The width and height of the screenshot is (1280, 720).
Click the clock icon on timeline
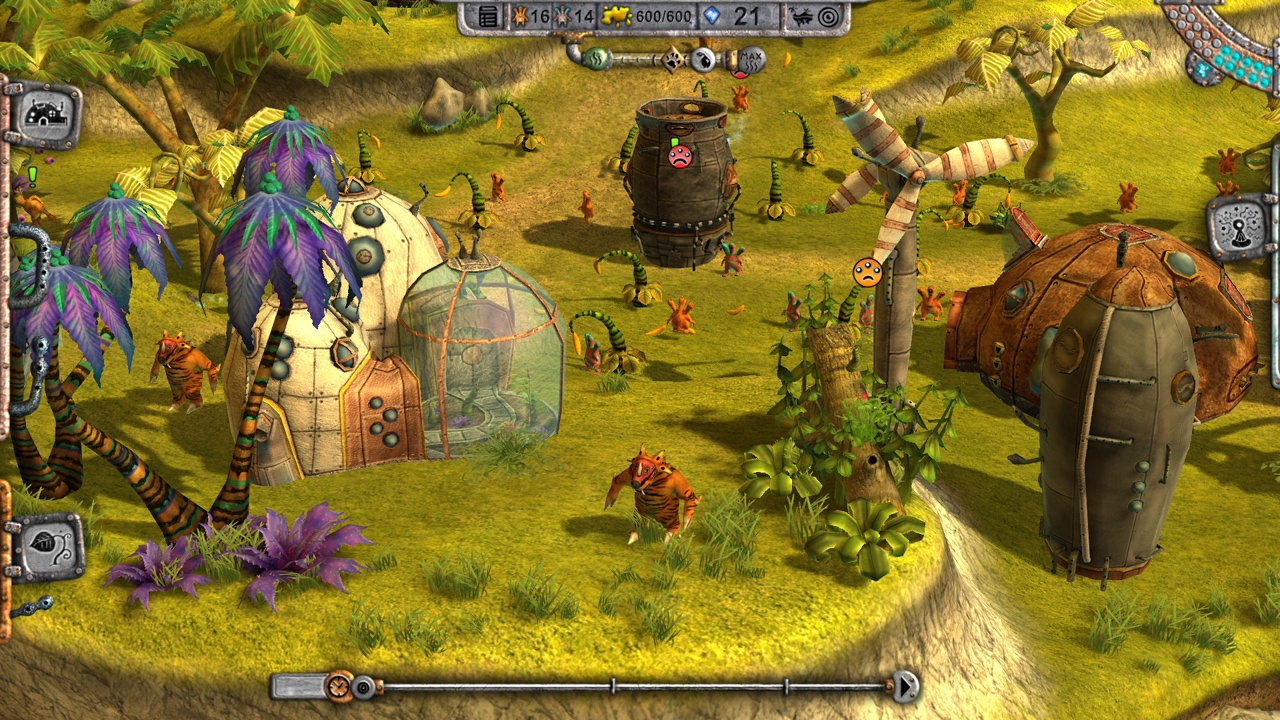click(x=340, y=686)
